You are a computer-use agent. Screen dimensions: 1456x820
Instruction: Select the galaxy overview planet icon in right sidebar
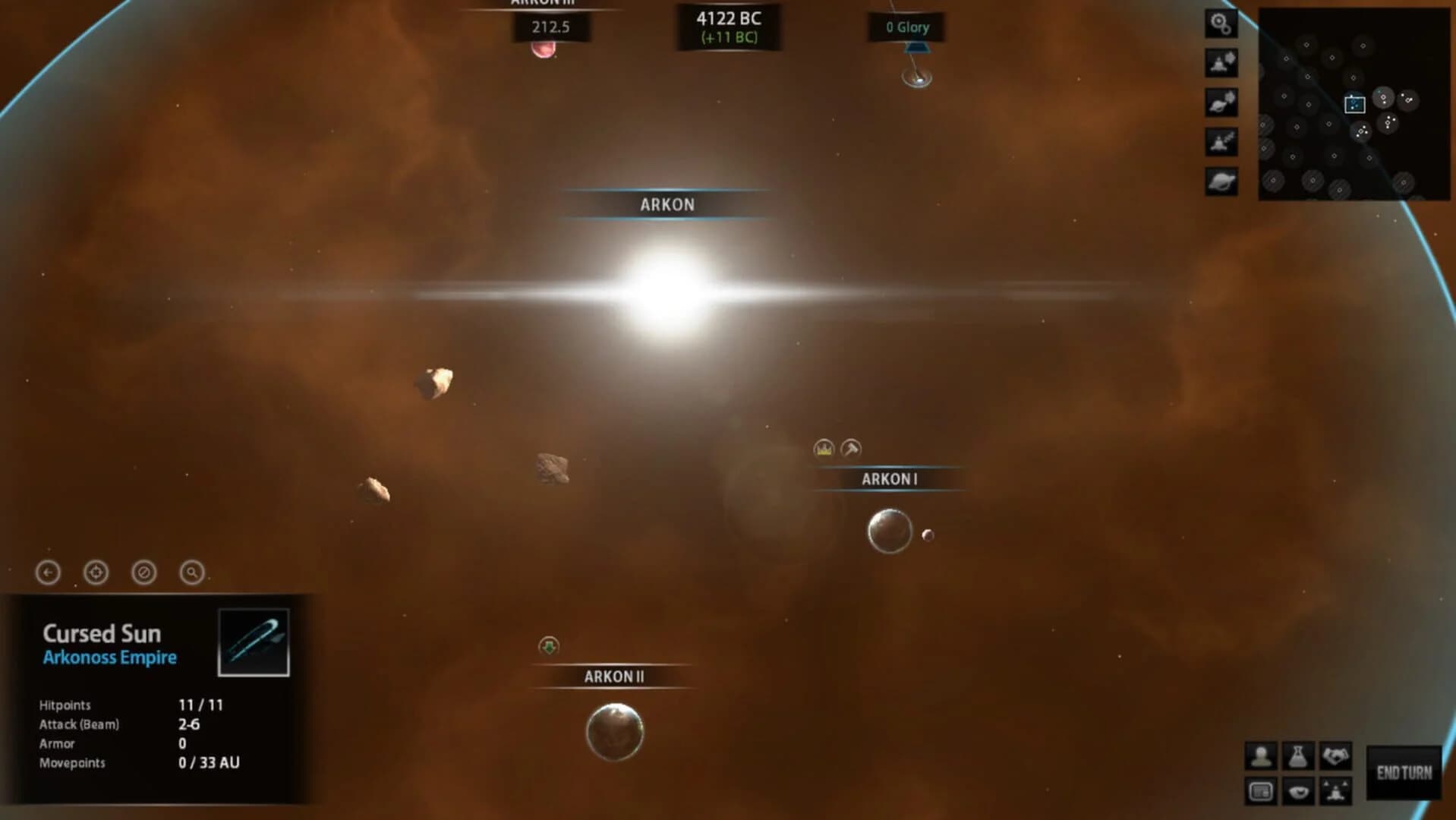(x=1221, y=181)
